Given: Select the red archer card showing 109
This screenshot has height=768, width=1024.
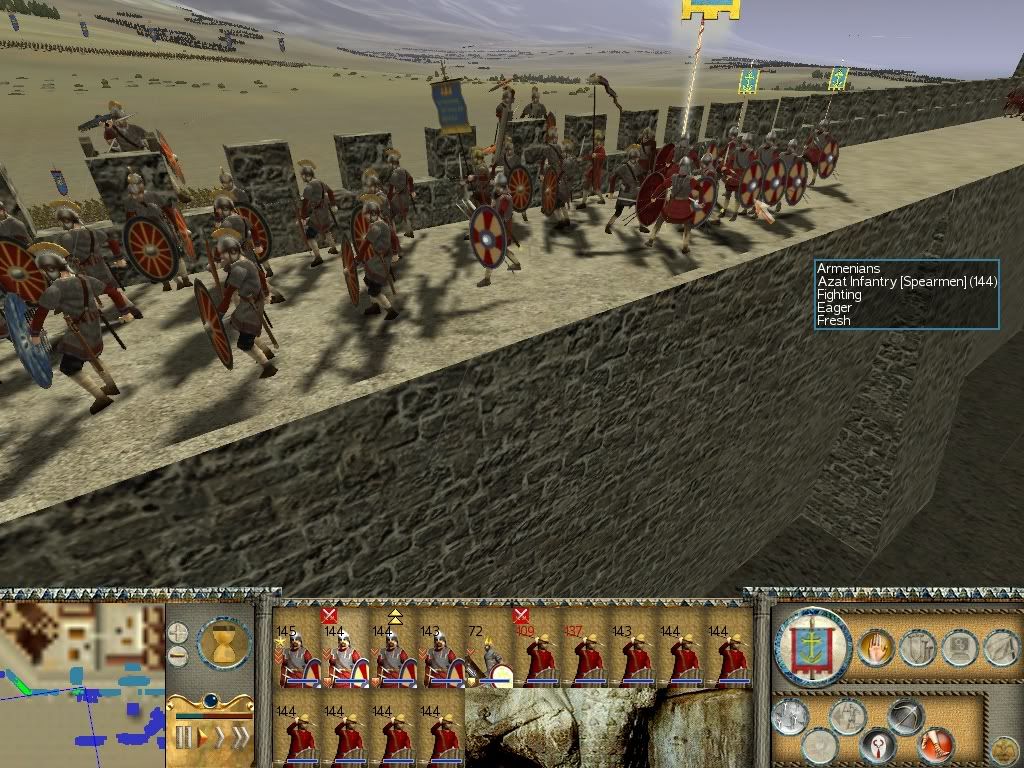Looking at the screenshot, I should [537, 656].
